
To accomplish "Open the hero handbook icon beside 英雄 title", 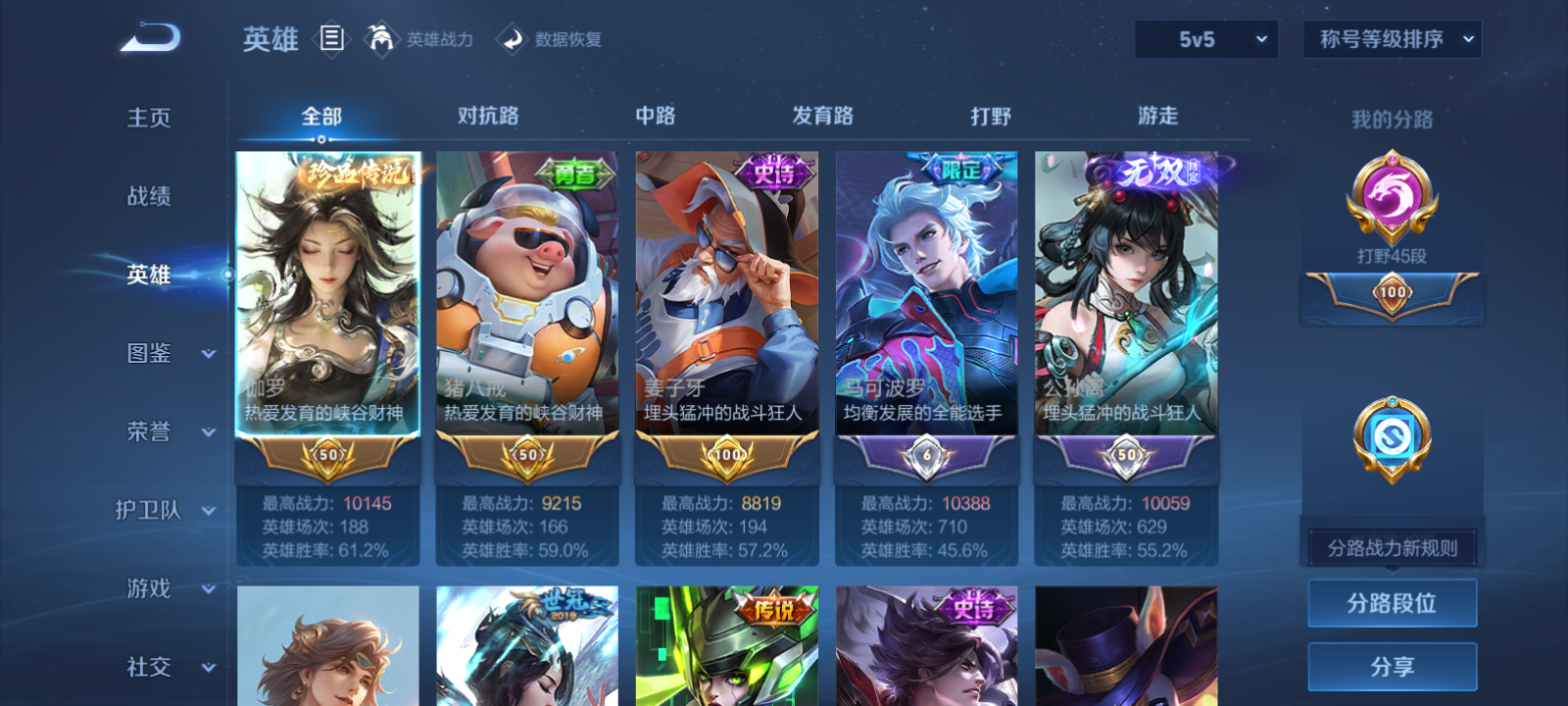I will click(x=330, y=39).
